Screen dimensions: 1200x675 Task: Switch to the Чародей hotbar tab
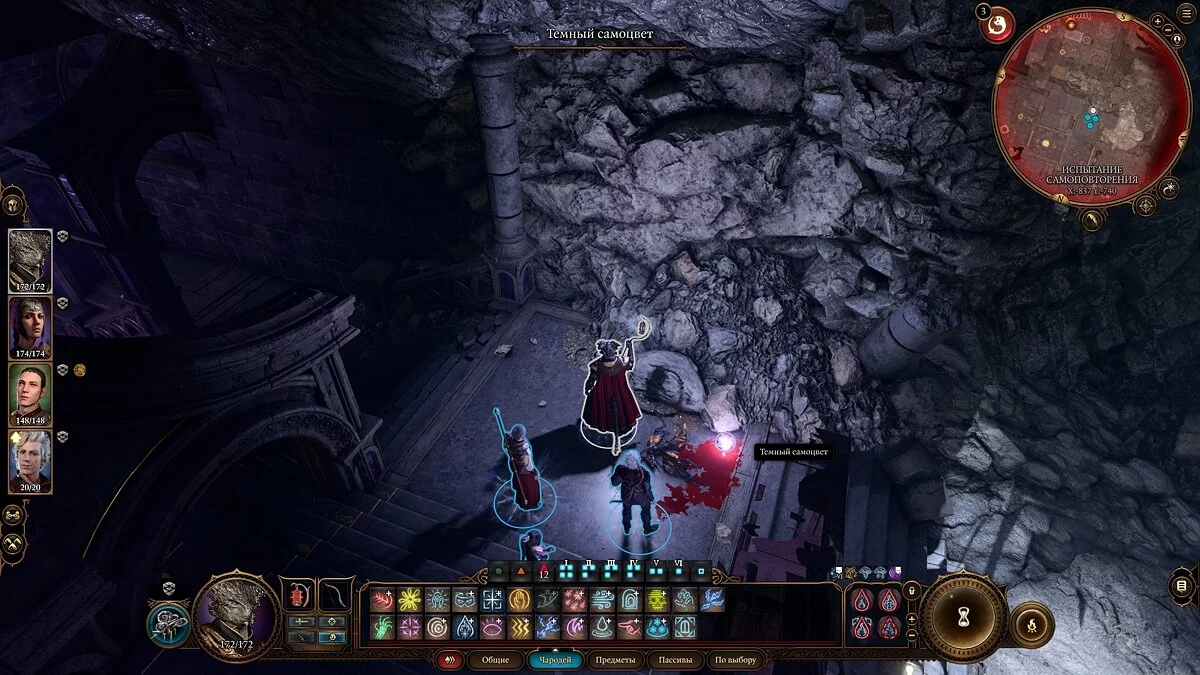point(555,660)
